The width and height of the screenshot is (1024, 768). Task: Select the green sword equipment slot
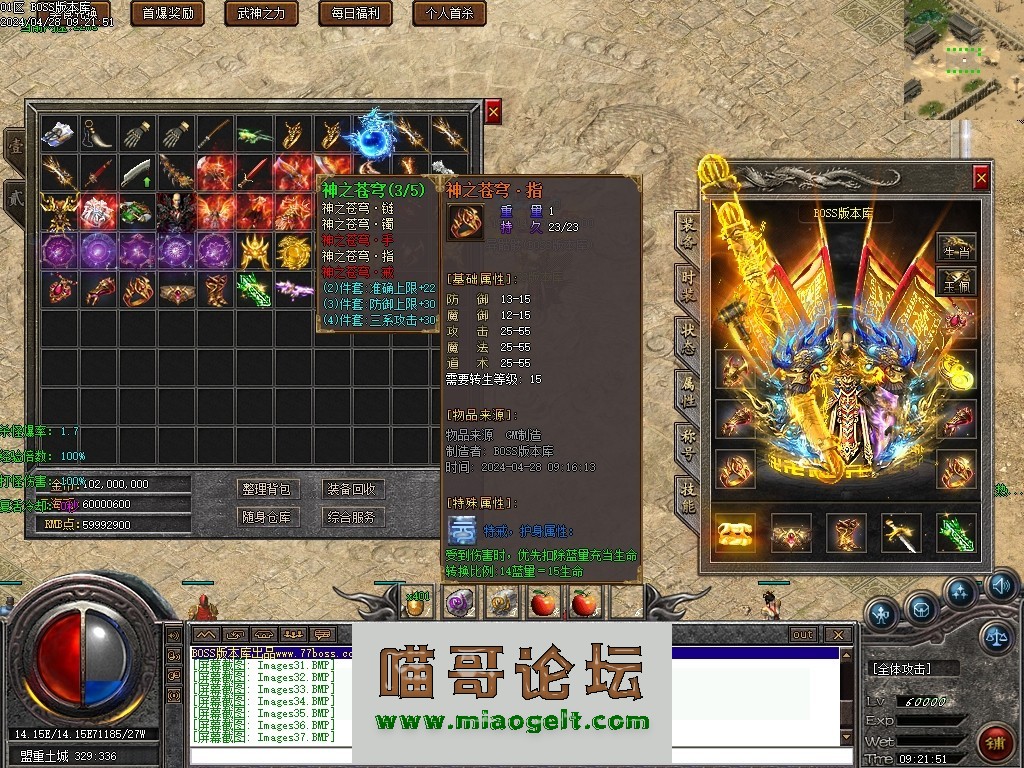tap(956, 533)
